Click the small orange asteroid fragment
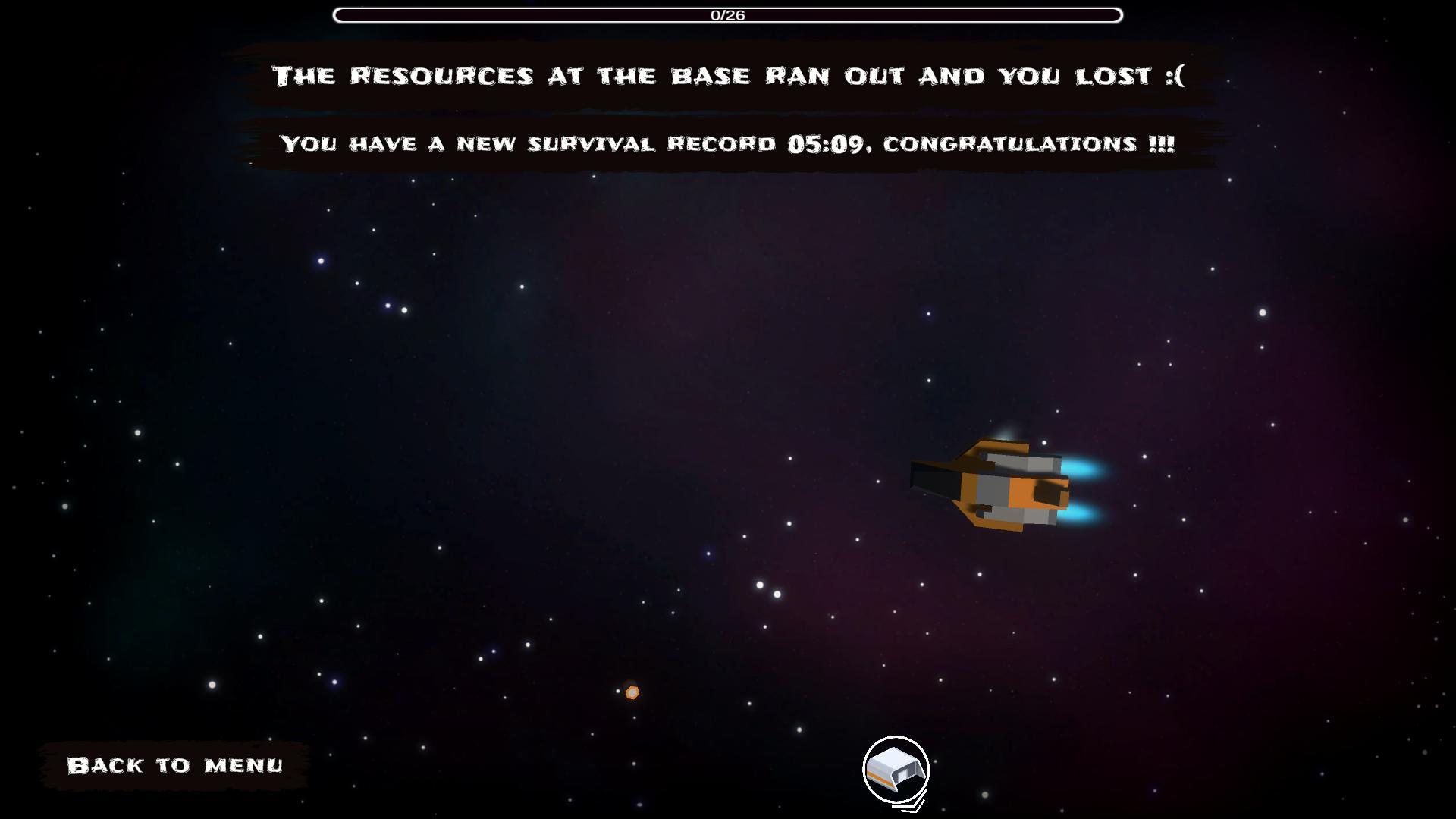 click(x=632, y=692)
